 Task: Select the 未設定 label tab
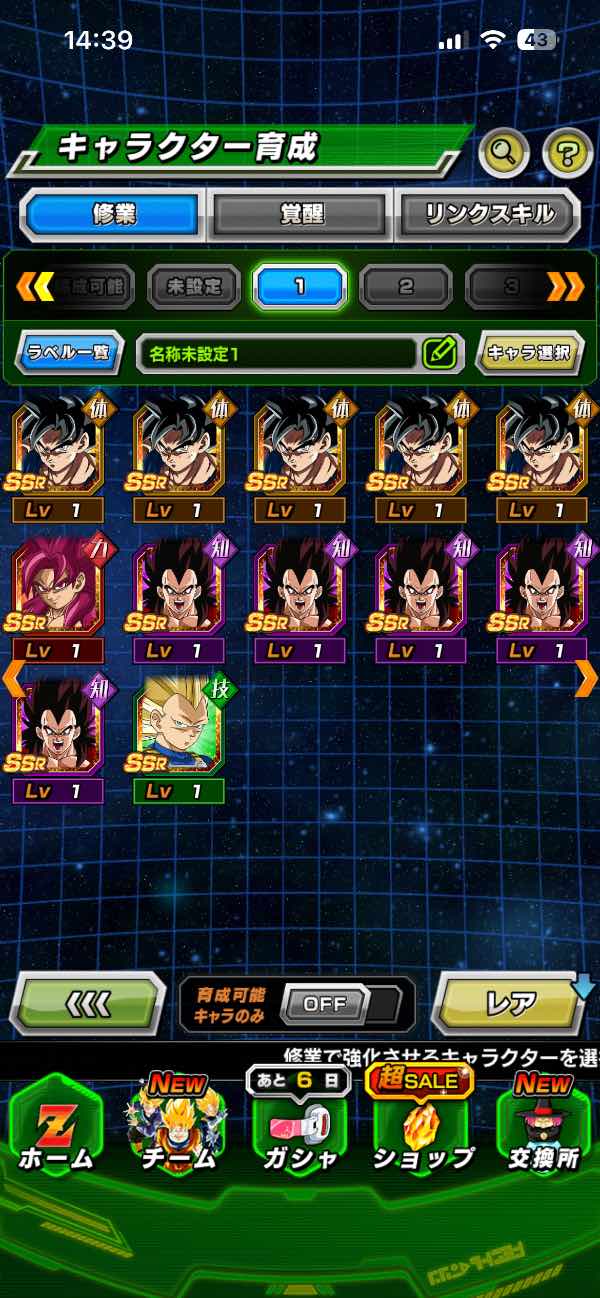pyautogui.click(x=194, y=287)
